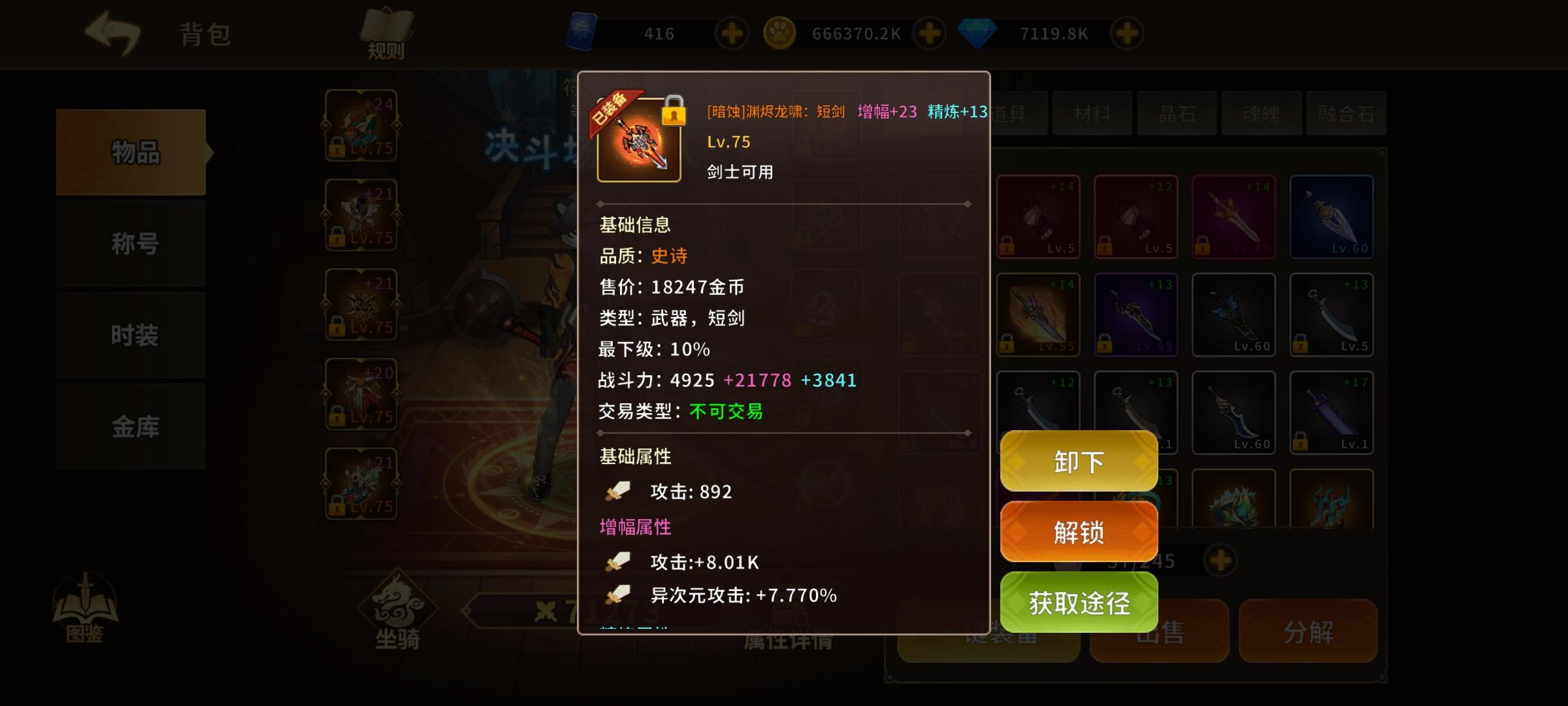Switch to the 材料 tab

tap(1092, 114)
